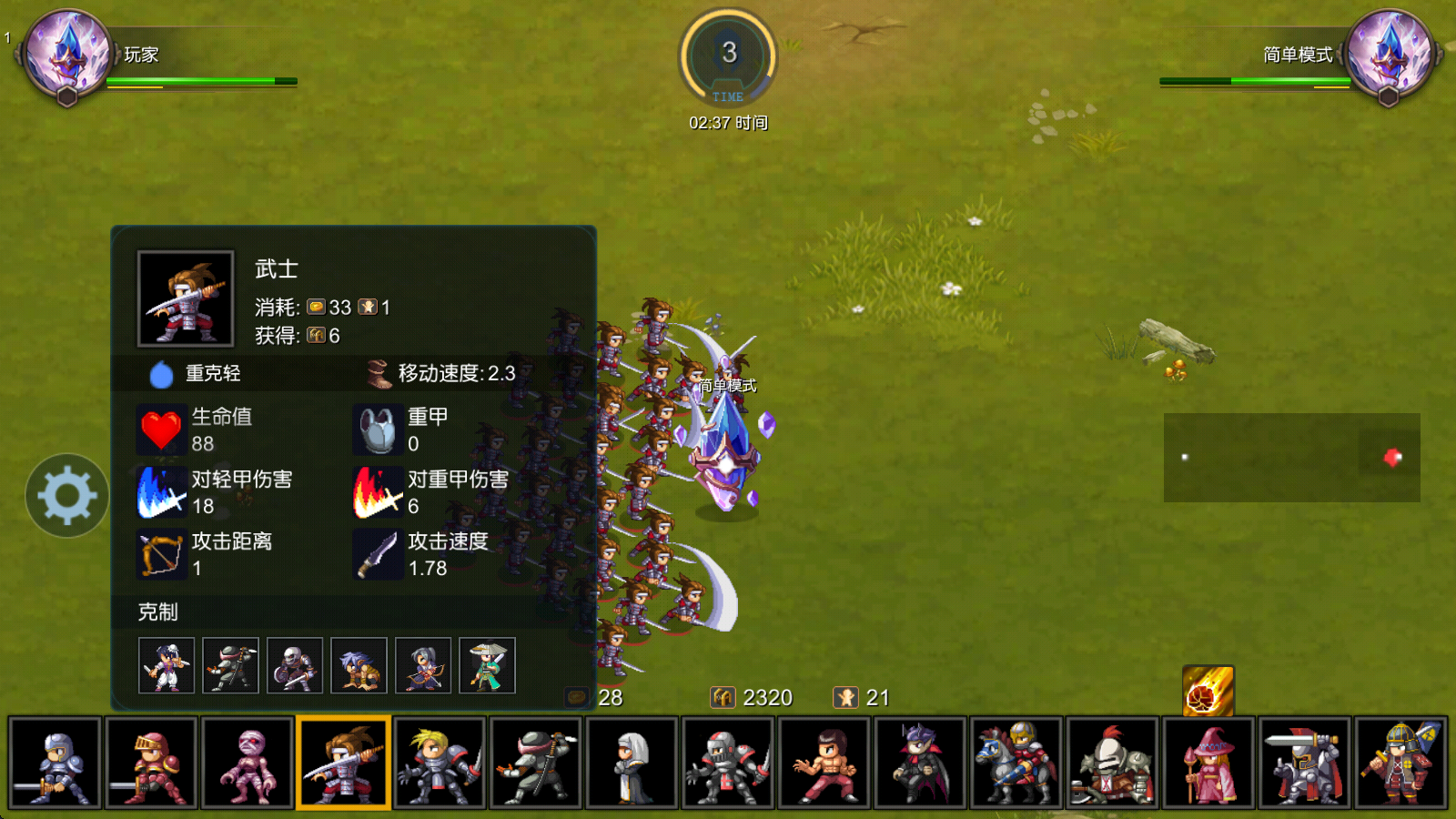Choose the blond armored warrior unit slot
The image size is (1456, 819).
440,763
